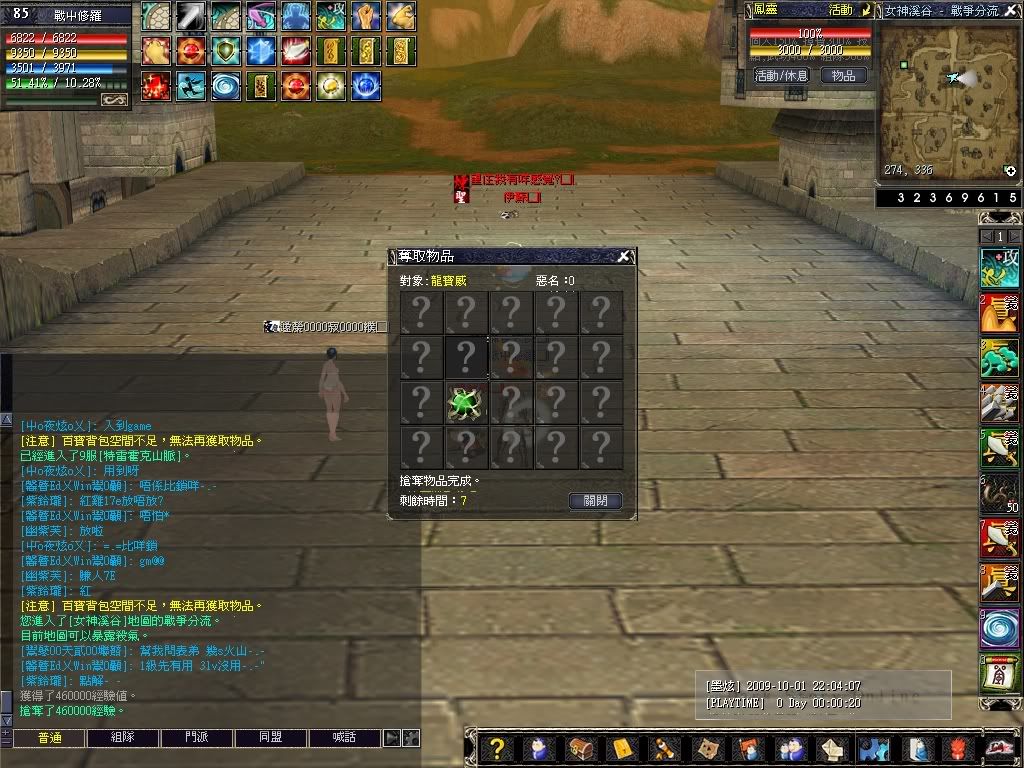The height and width of the screenshot is (768, 1024).
Task: Open the 同盟 alliance chat tab
Action: click(270, 738)
